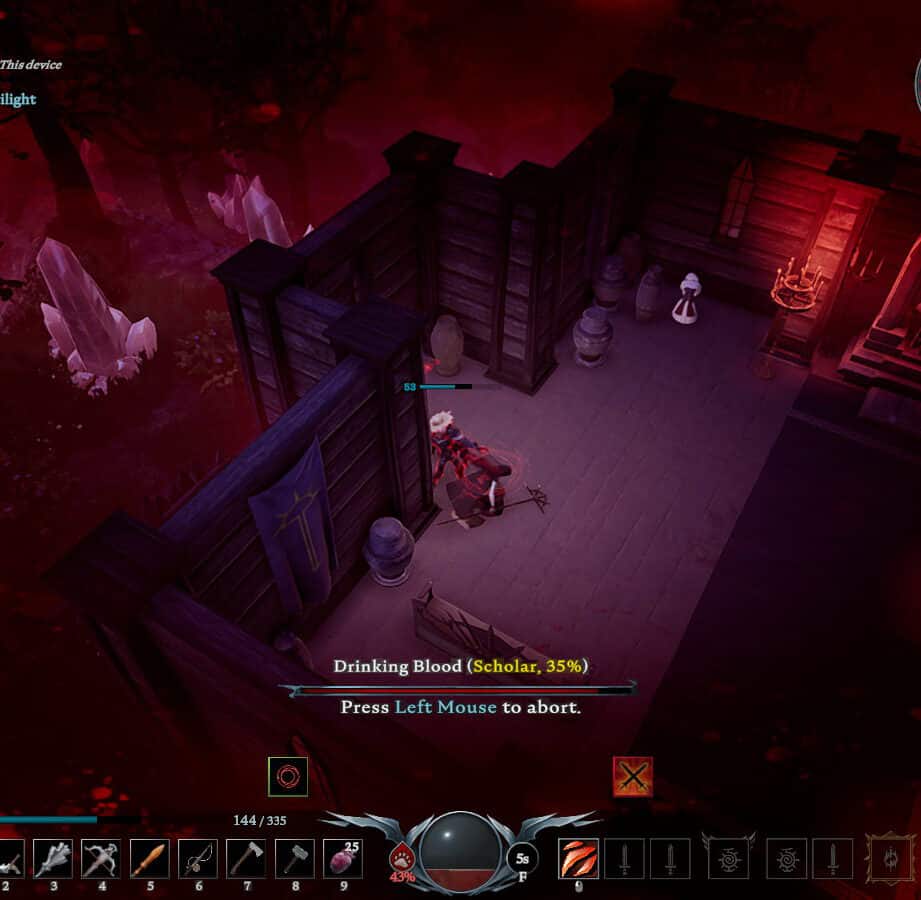Select the orange wooden club in slot 5
The width and height of the screenshot is (921, 900).
pos(149,858)
